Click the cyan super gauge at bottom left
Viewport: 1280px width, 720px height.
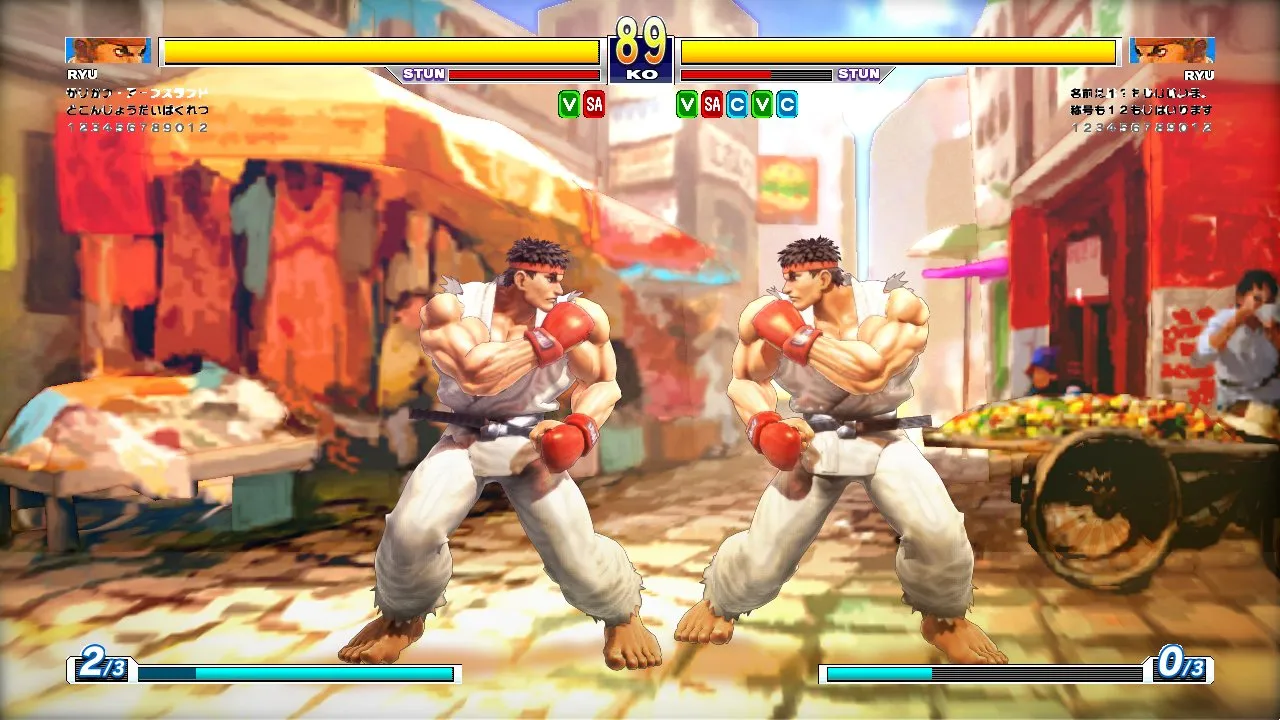(295, 674)
